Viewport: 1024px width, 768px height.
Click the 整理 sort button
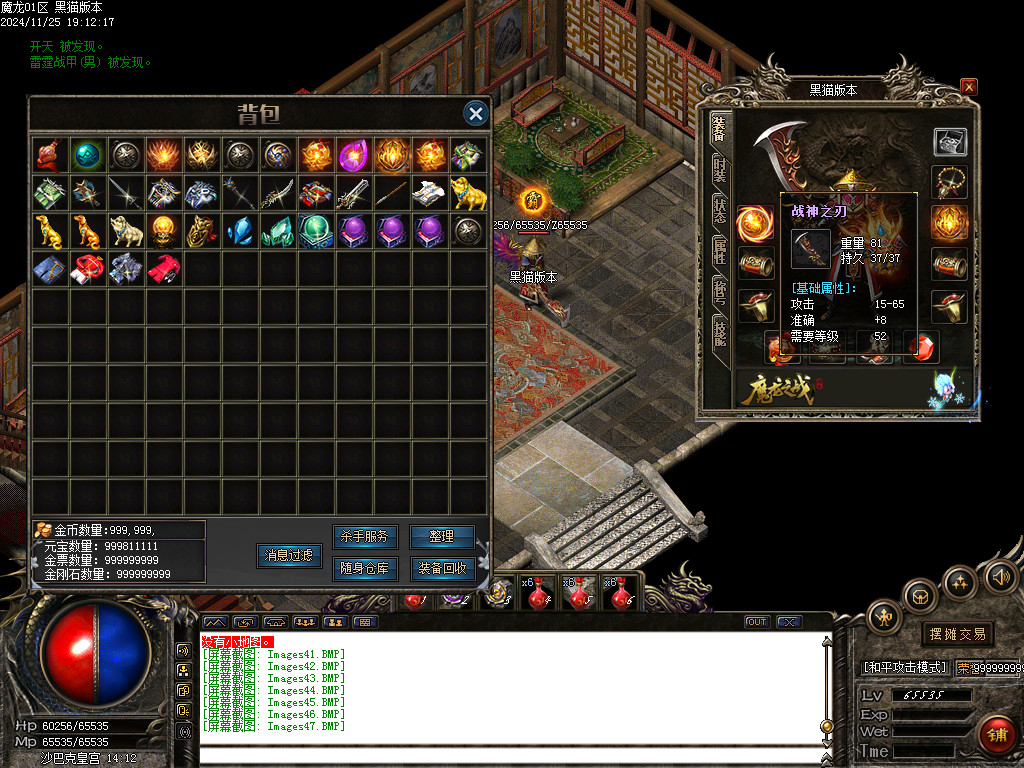click(x=442, y=537)
